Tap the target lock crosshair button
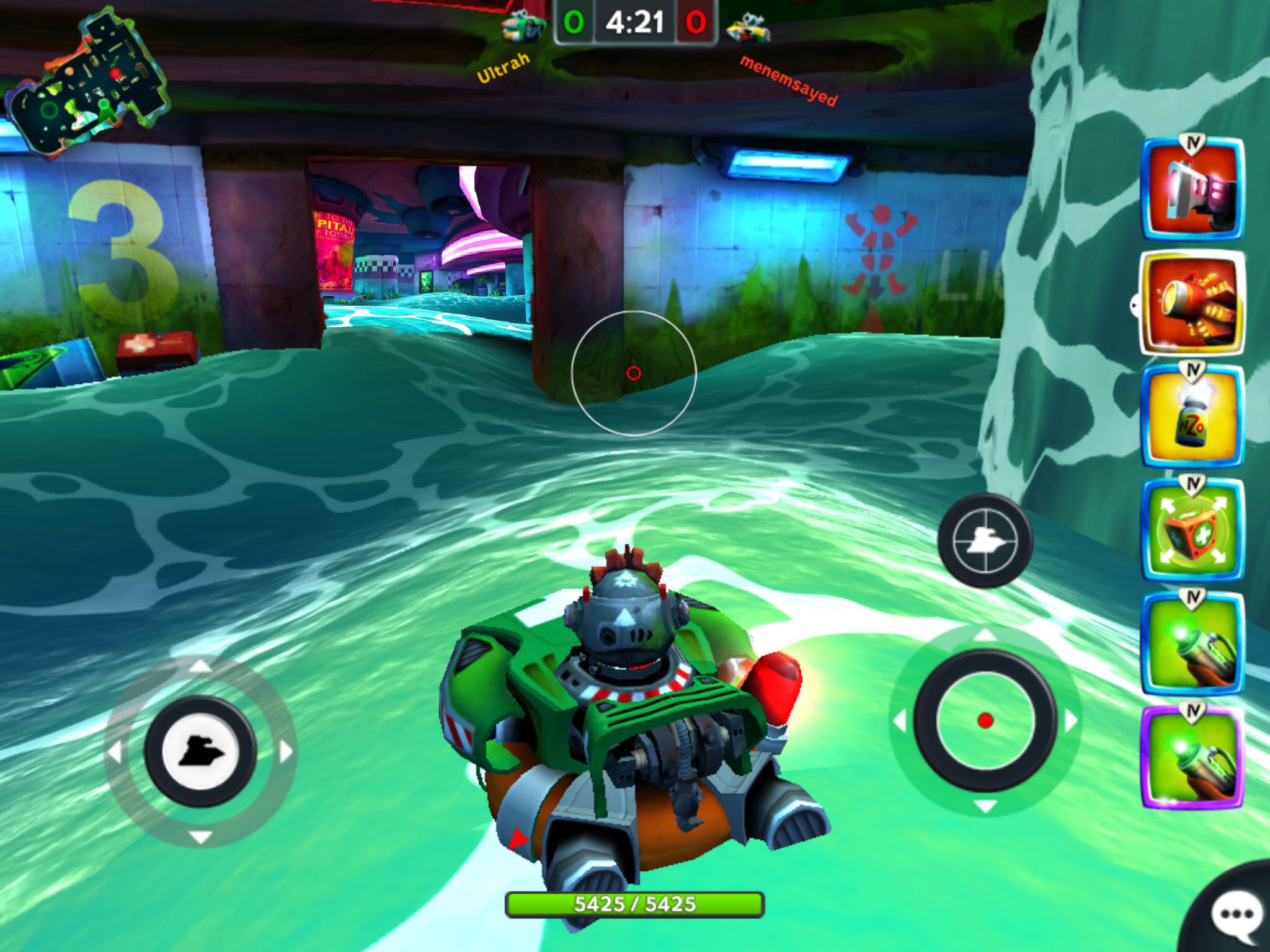This screenshot has height=952, width=1270. pyautogui.click(x=985, y=540)
